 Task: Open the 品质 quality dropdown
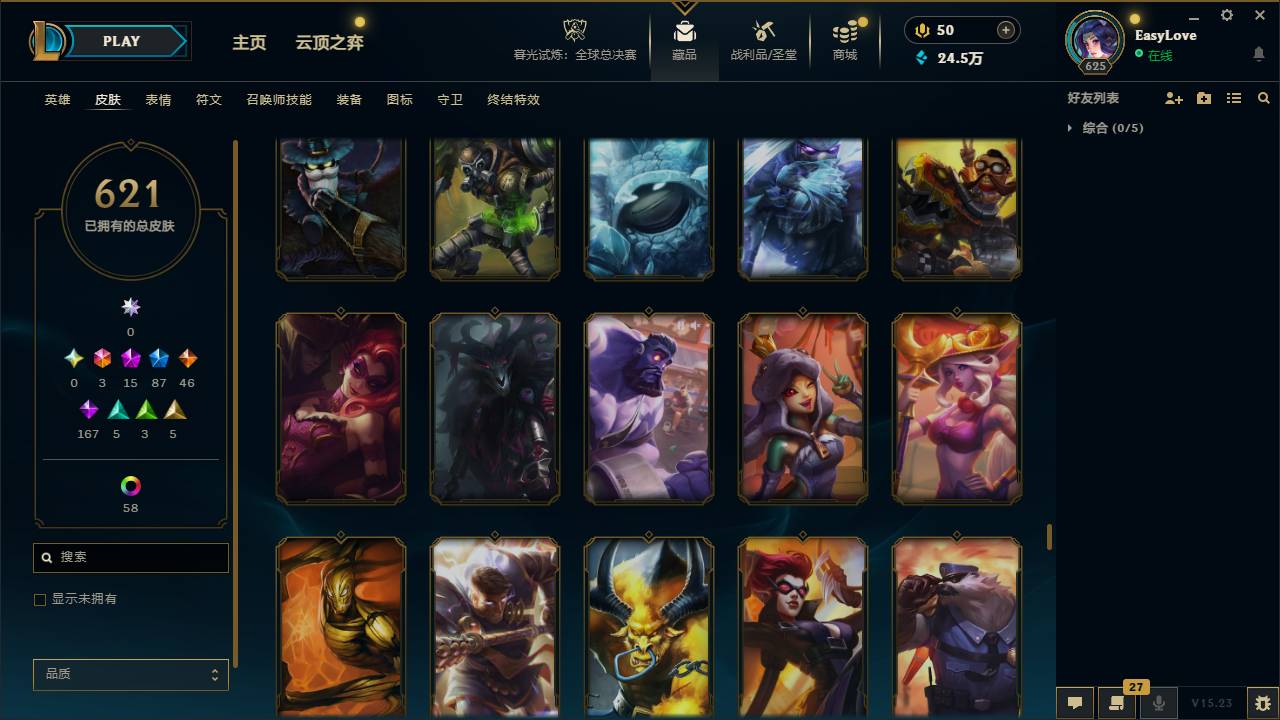(130, 674)
